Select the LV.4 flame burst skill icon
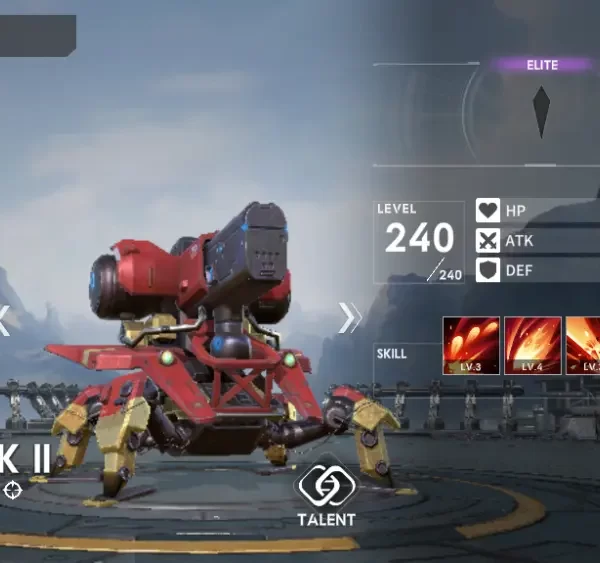Image resolution: width=600 pixels, height=563 pixels. coord(530,345)
